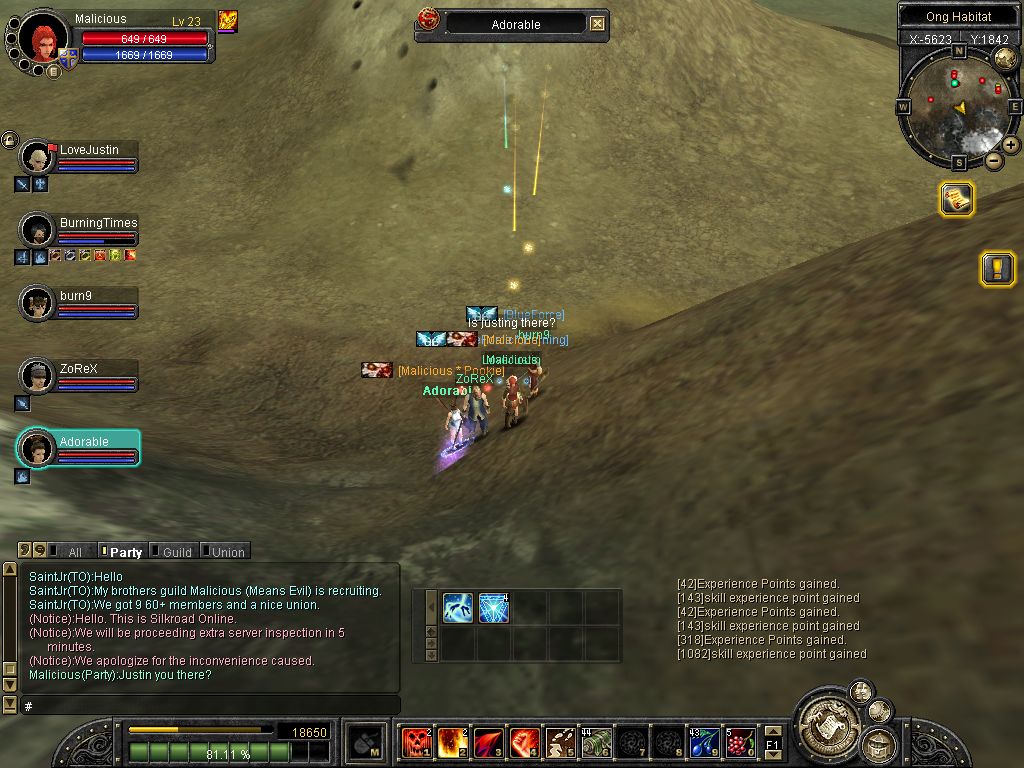Close the Adorable target window
The image size is (1024, 768).
[x=597, y=24]
